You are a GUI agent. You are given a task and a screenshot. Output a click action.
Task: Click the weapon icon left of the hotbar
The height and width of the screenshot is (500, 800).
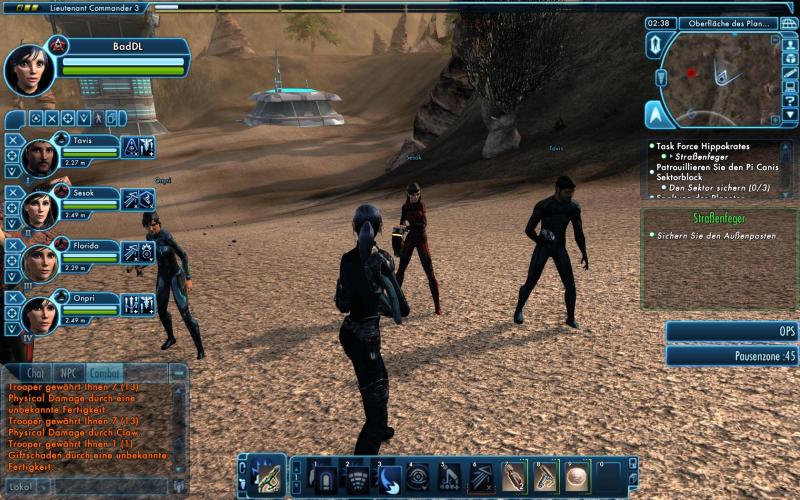coord(265,476)
